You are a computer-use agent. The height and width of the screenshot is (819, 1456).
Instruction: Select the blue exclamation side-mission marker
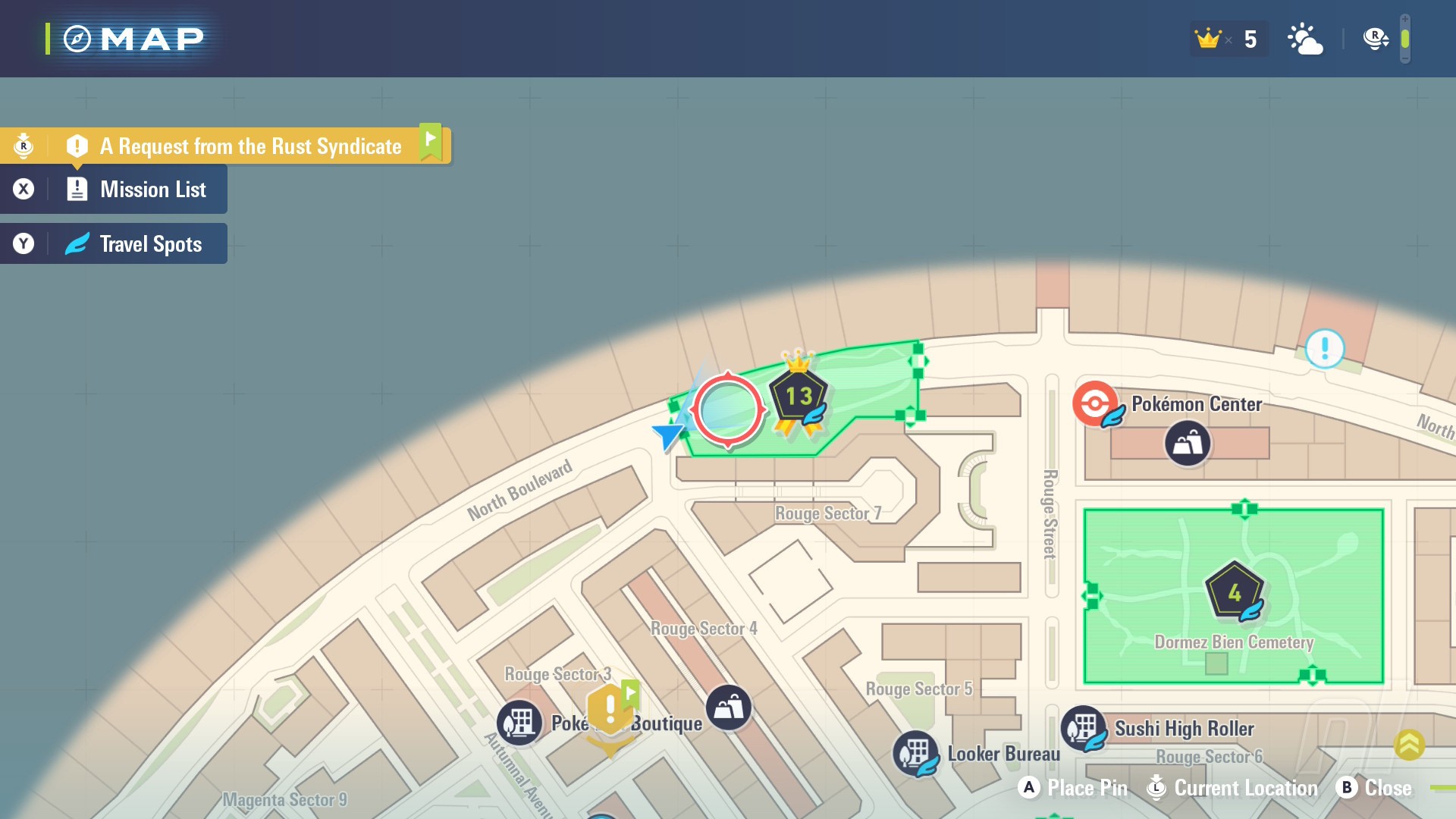pyautogui.click(x=1325, y=349)
